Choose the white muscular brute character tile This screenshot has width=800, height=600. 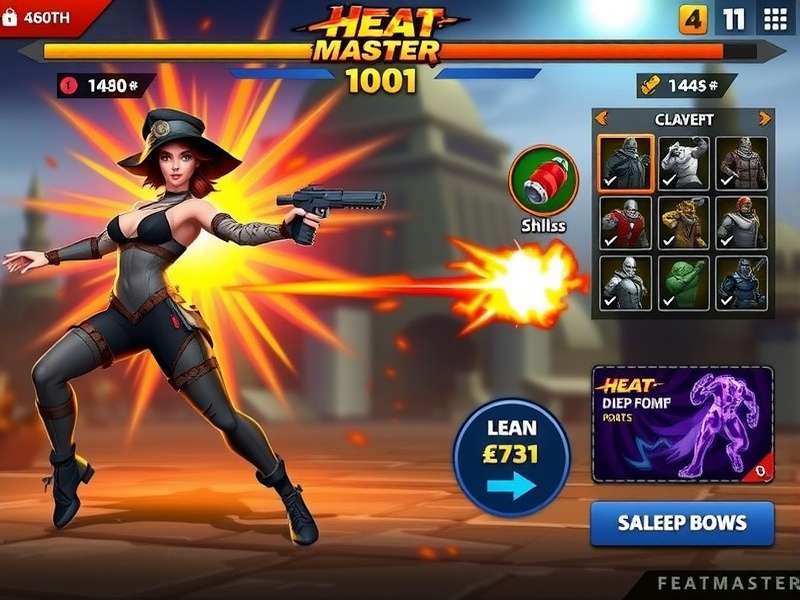[x=684, y=162]
